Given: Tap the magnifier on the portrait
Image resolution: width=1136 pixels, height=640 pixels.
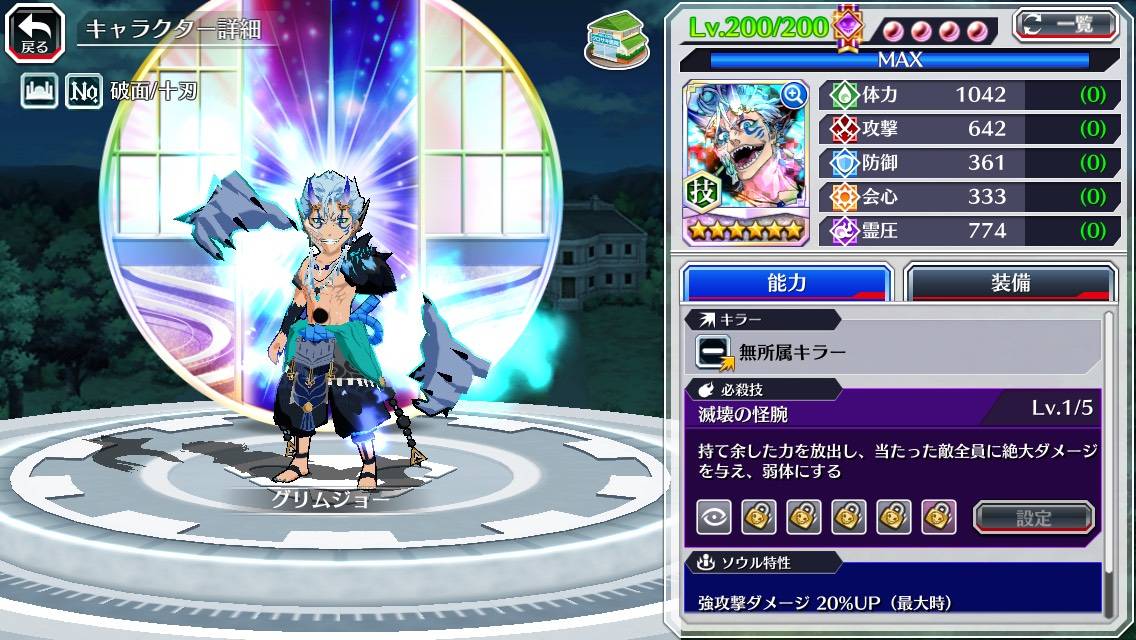Looking at the screenshot, I should click(794, 94).
